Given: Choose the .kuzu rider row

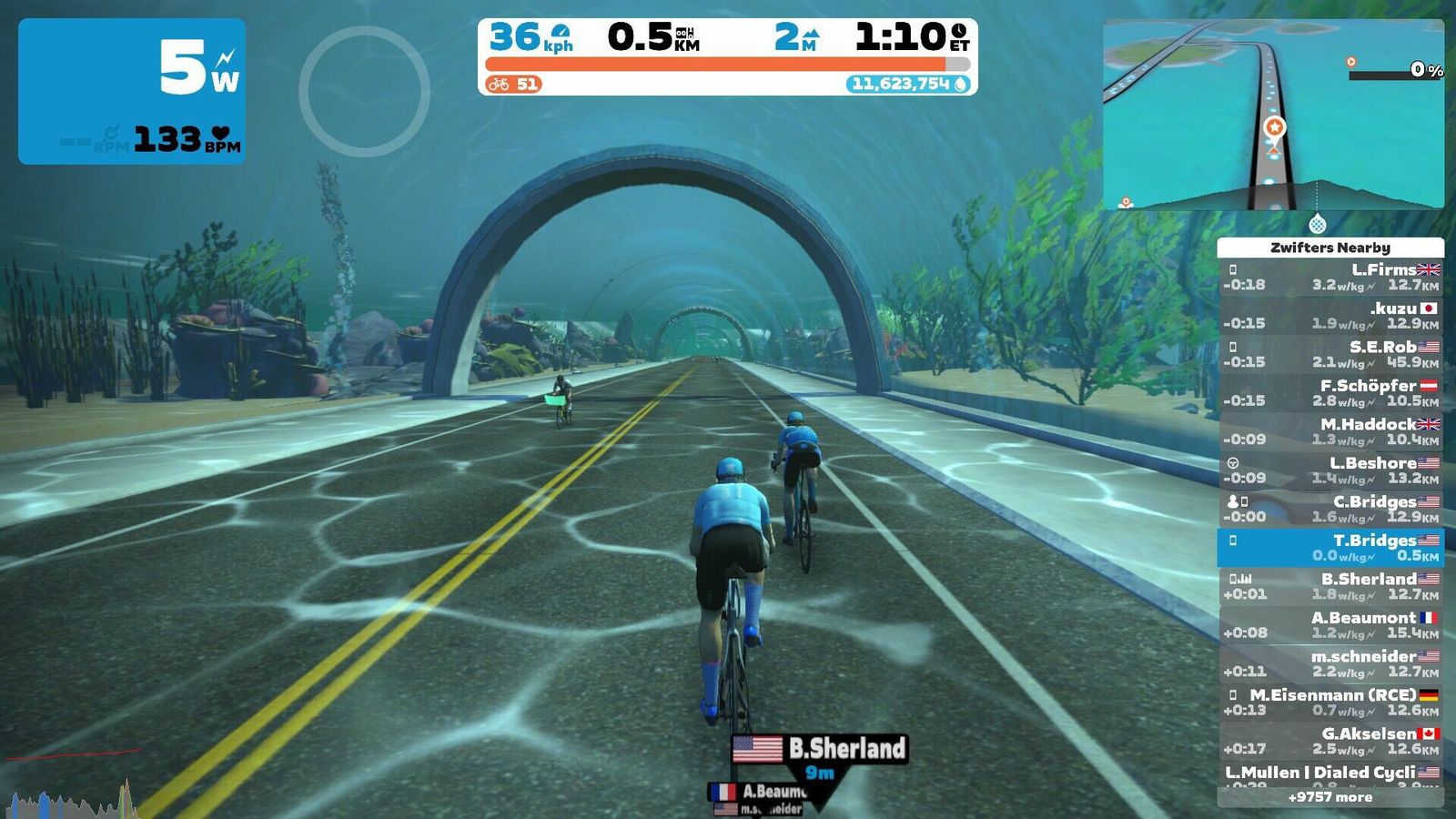Looking at the screenshot, I should pyautogui.click(x=1330, y=315).
